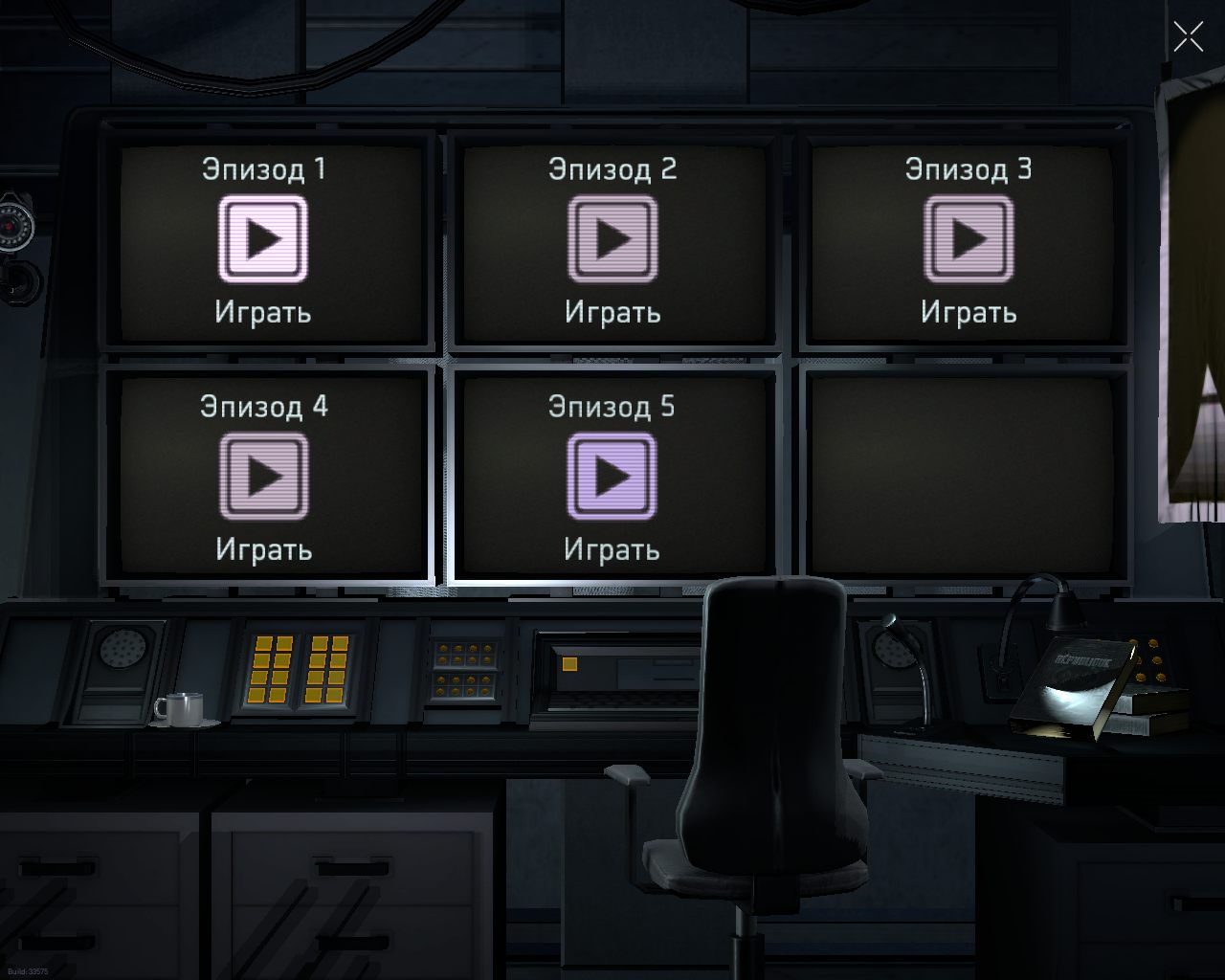Start Эпизод 1 via its Играть label

(264, 310)
